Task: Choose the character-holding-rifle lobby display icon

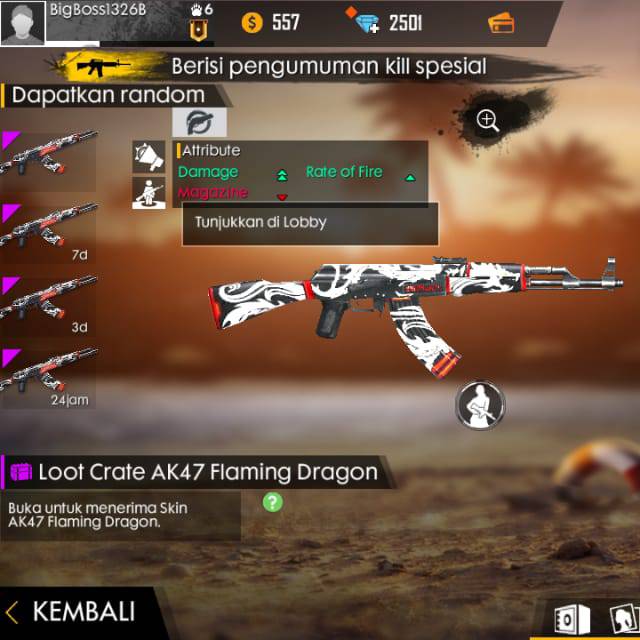Action: pyautogui.click(x=149, y=193)
